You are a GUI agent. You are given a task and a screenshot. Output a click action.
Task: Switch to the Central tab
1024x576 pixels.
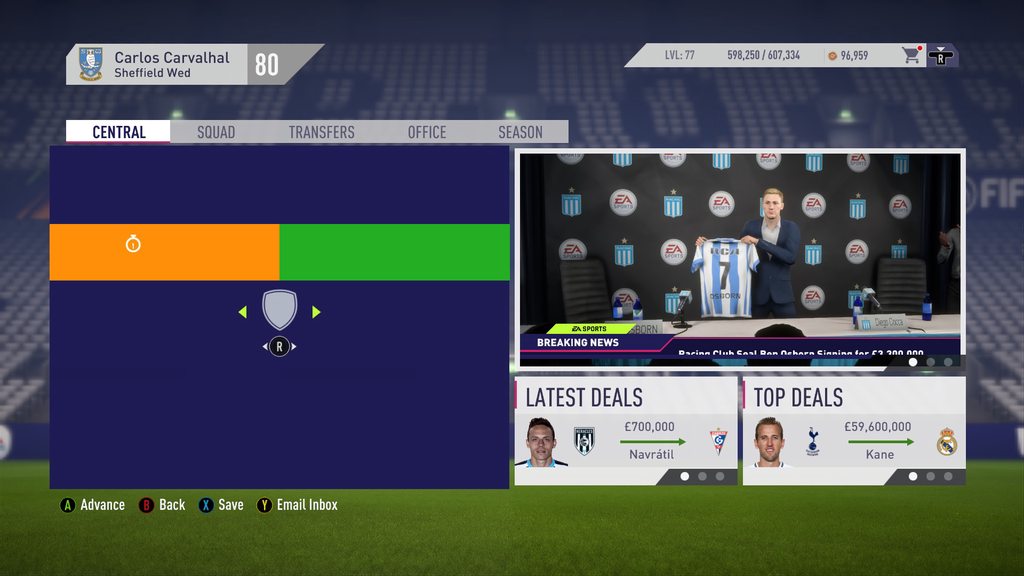(119, 132)
